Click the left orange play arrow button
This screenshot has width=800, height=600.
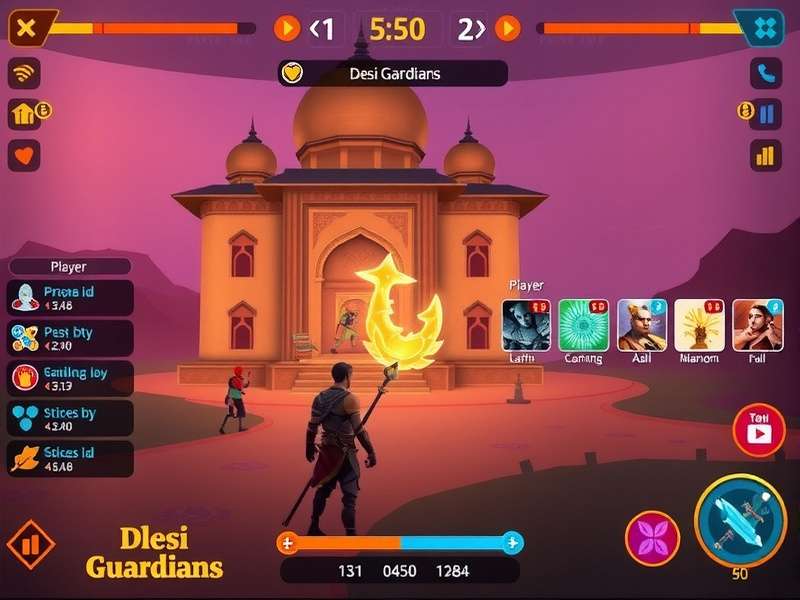[287, 28]
